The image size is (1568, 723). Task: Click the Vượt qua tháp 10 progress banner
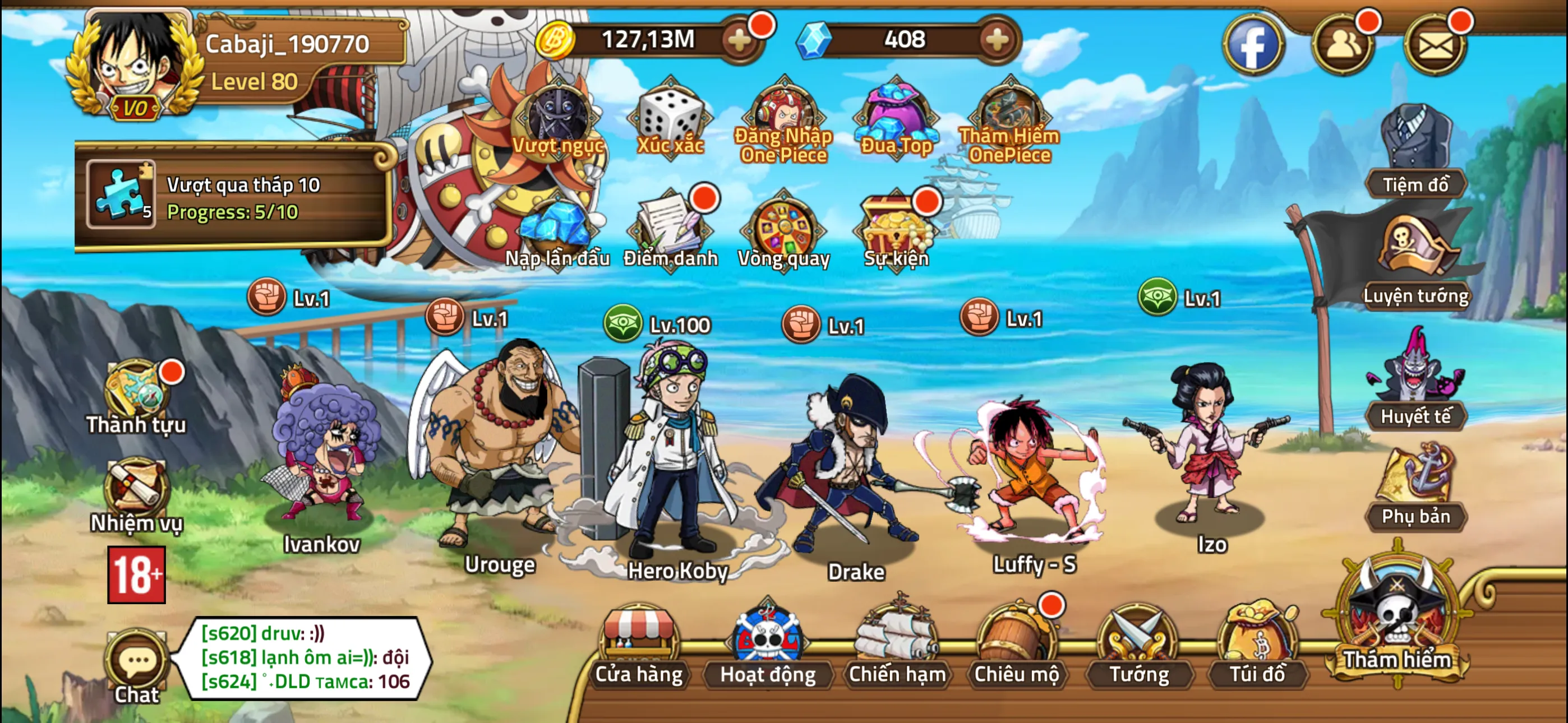click(x=237, y=201)
